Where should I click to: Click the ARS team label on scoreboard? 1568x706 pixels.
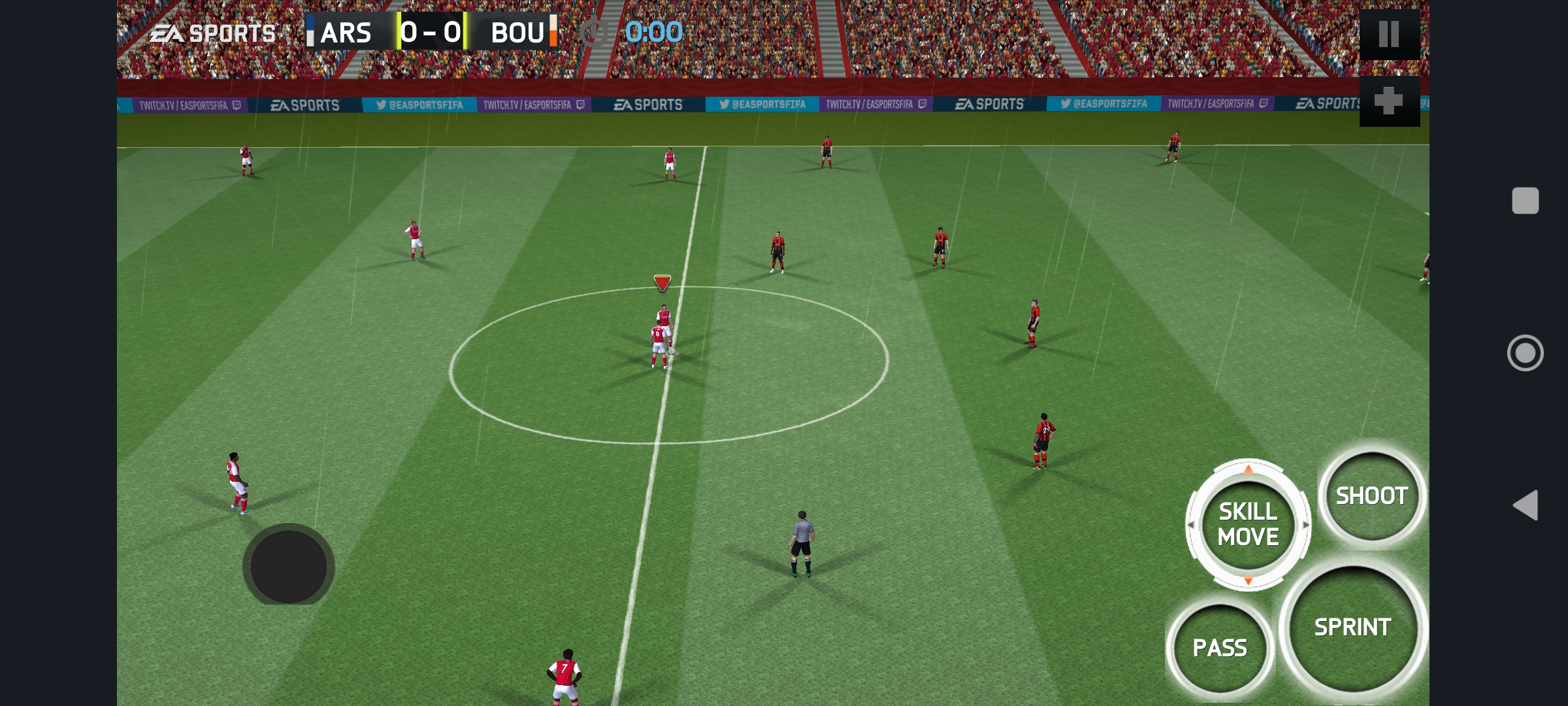coord(347,32)
